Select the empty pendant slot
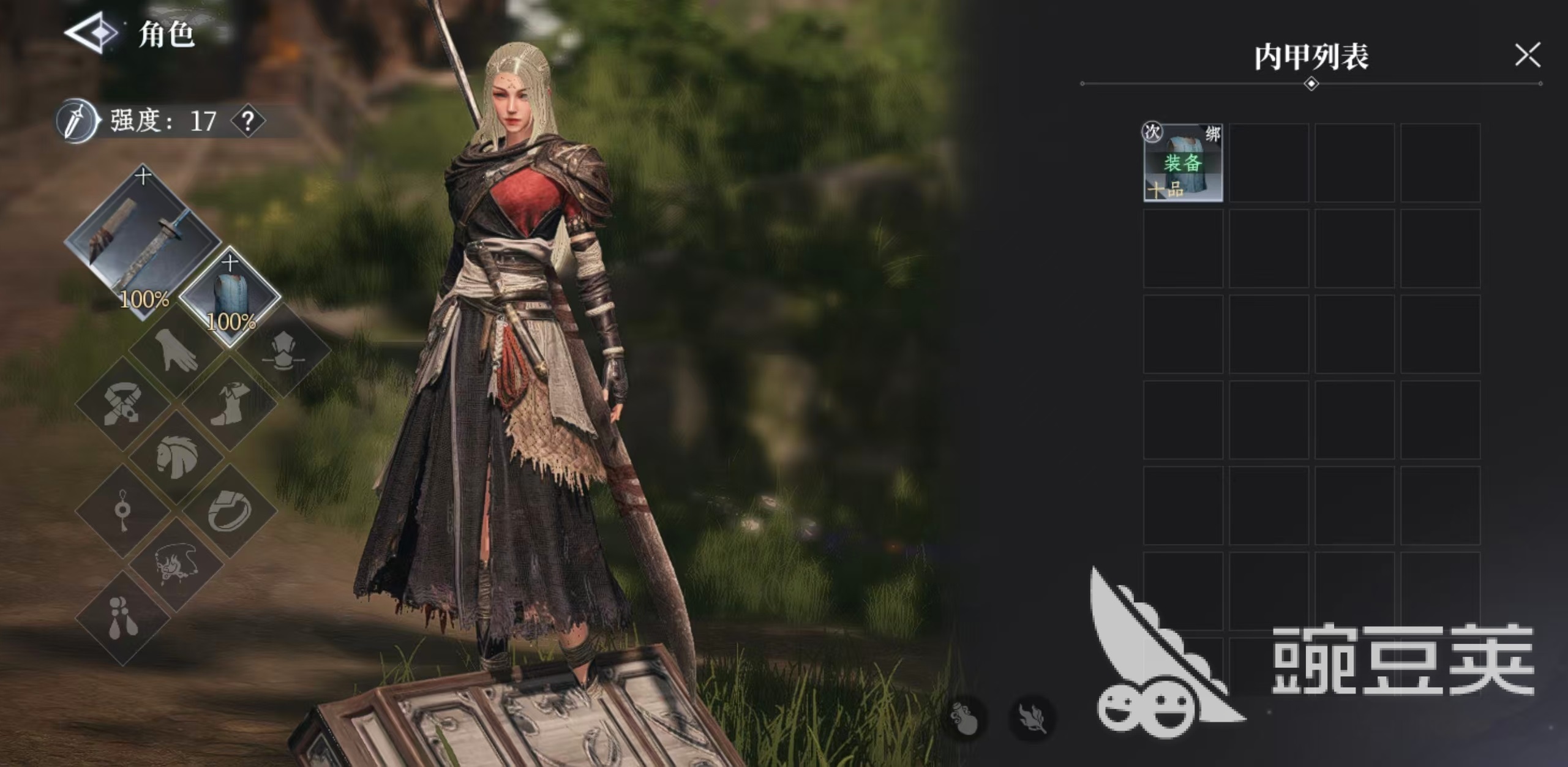1568x767 pixels. pos(122,511)
